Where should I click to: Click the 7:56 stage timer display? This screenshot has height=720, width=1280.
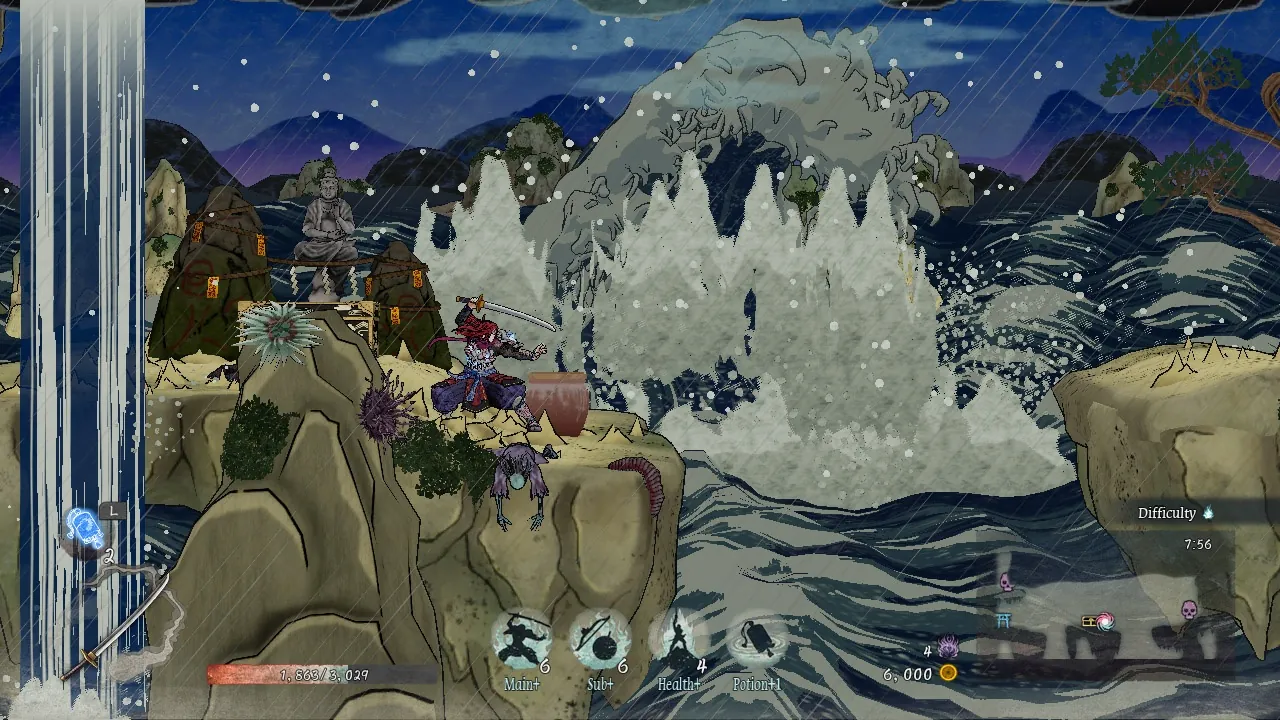click(1198, 544)
